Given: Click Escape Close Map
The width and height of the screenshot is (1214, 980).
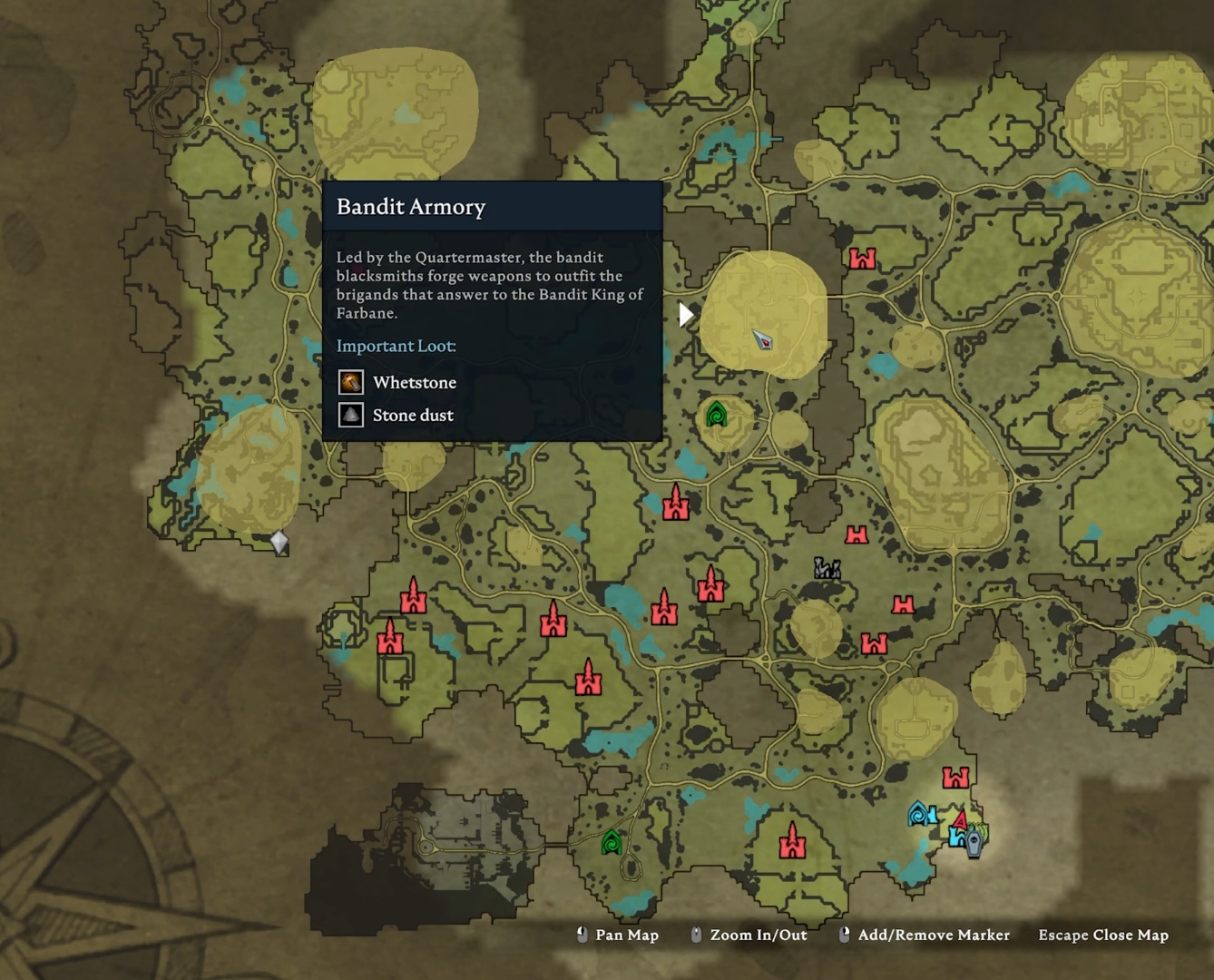Looking at the screenshot, I should coord(1103,935).
